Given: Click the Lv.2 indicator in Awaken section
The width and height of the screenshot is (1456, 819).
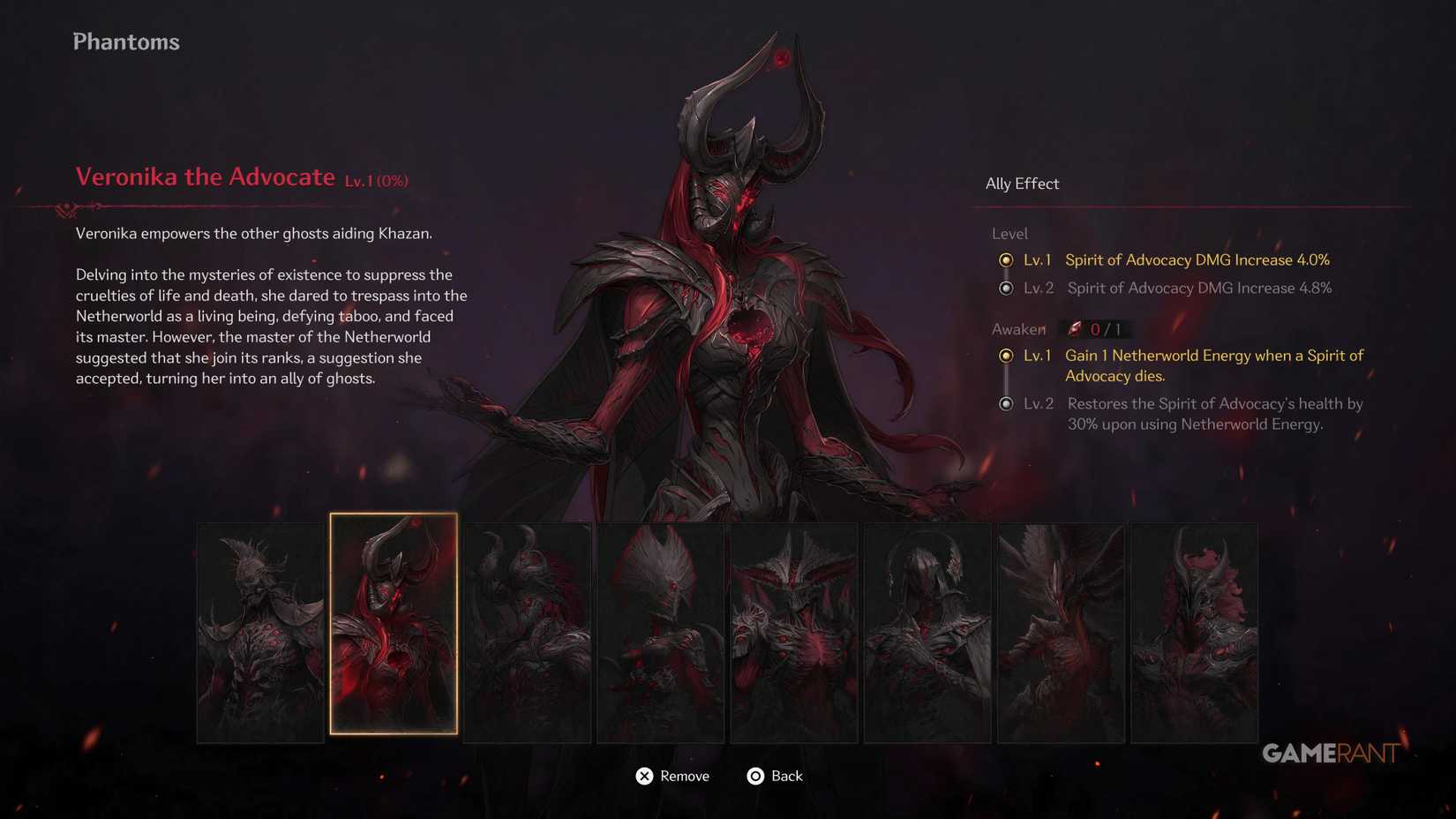Looking at the screenshot, I should click(x=1007, y=404).
